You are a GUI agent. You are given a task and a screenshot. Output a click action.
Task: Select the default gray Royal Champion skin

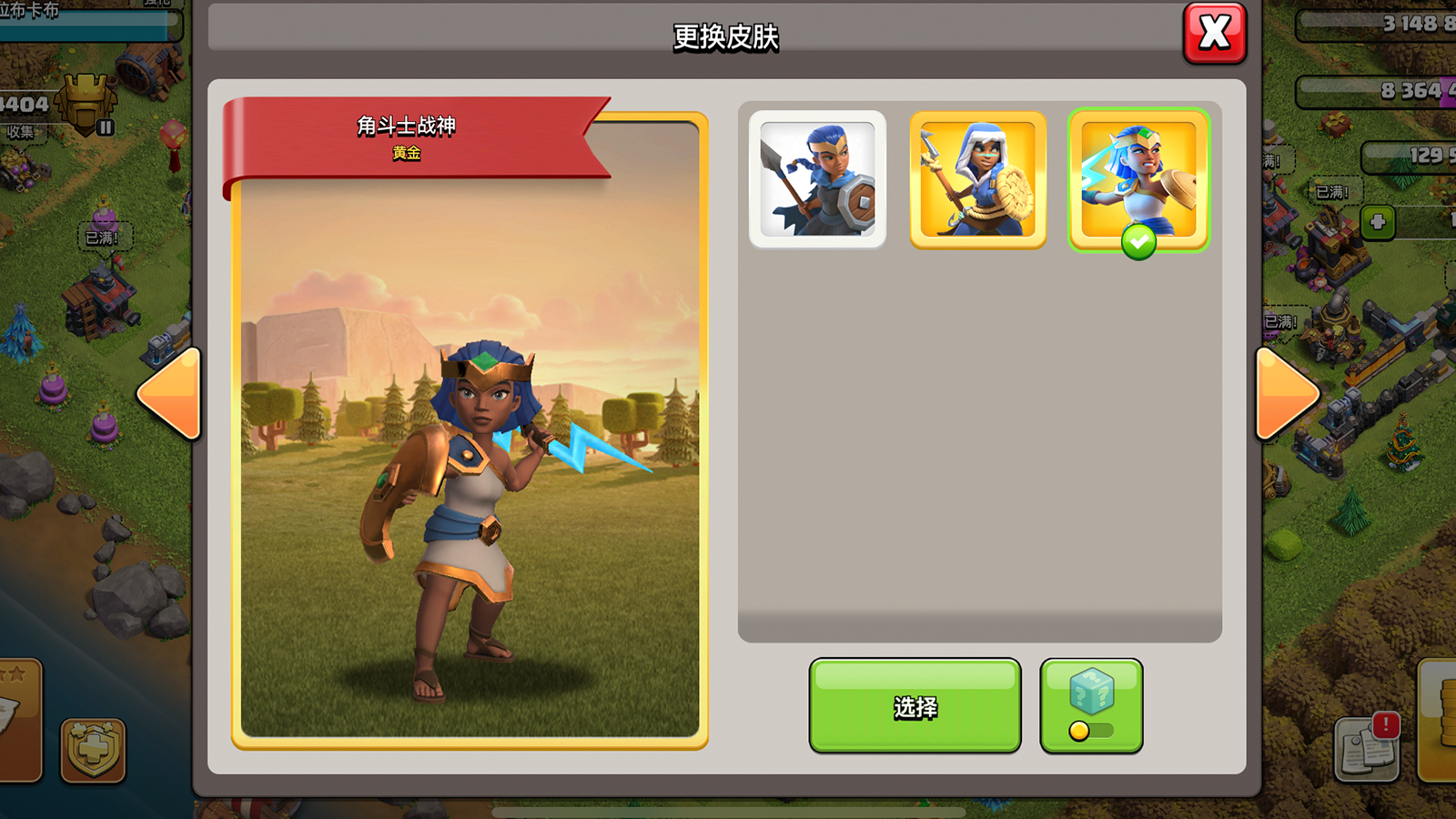pos(817,179)
